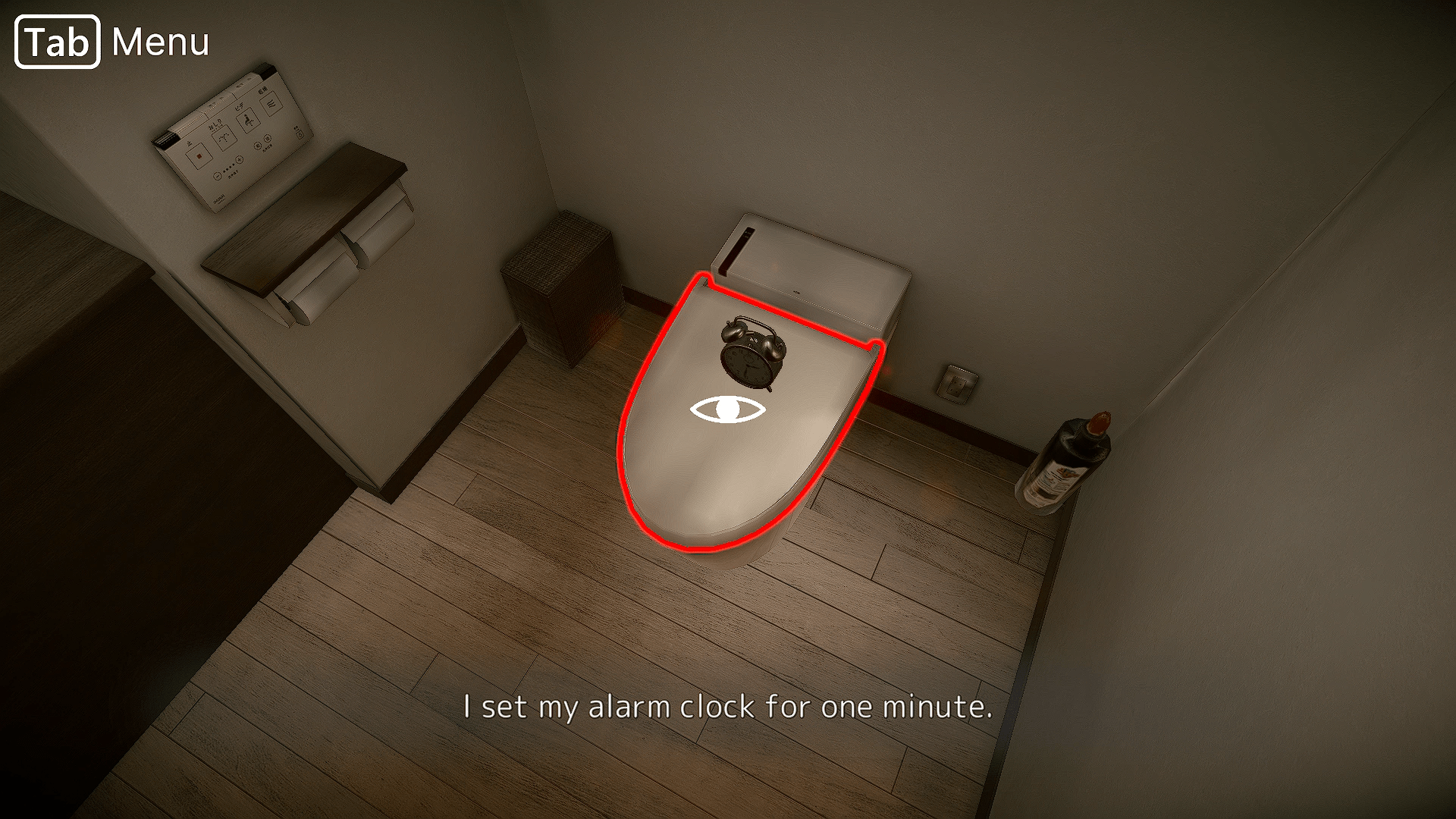This screenshot has width=1456, height=819.
Task: Click the left circular nozzle-position icon on the remote
Action: [x=256, y=146]
